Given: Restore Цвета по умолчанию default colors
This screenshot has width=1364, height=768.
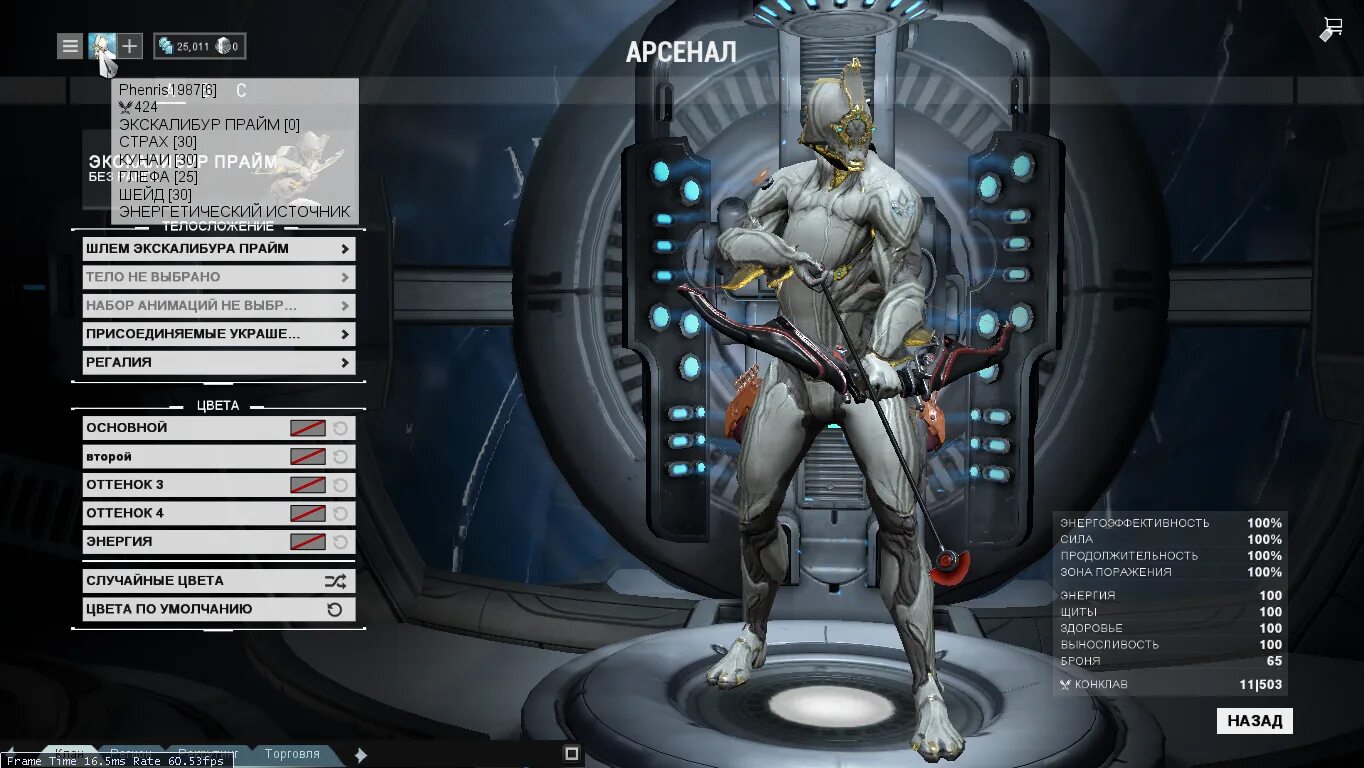Looking at the screenshot, I should (218, 609).
